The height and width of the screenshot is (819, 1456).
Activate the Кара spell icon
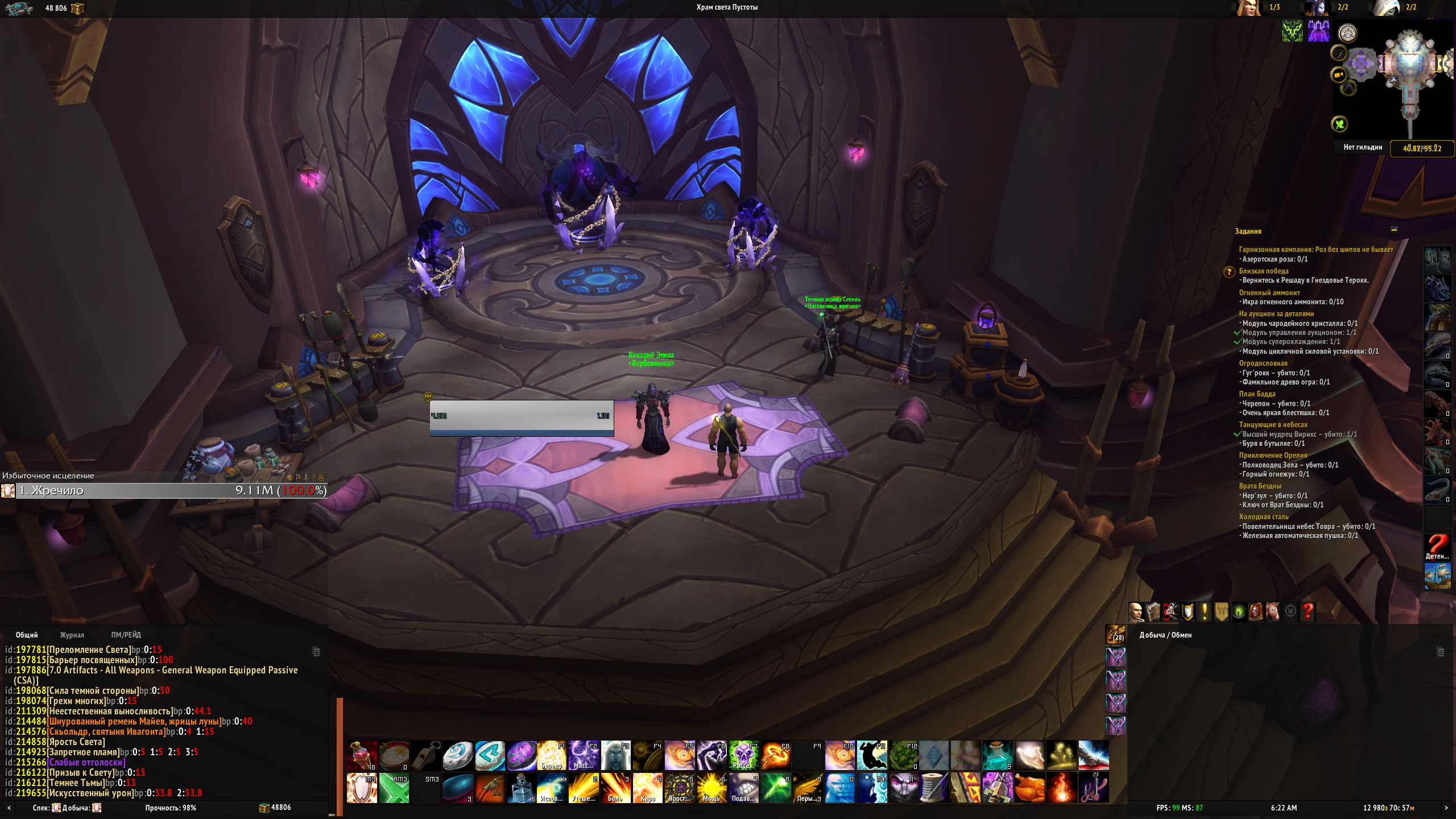click(648, 788)
